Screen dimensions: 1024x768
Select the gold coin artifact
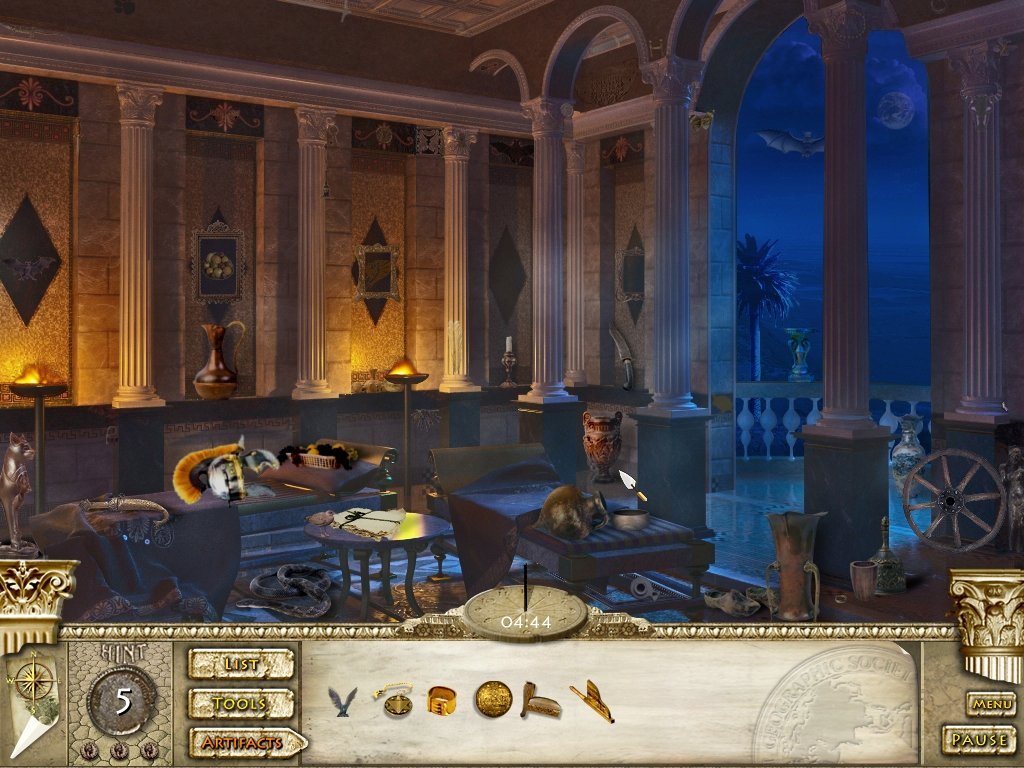(492, 699)
